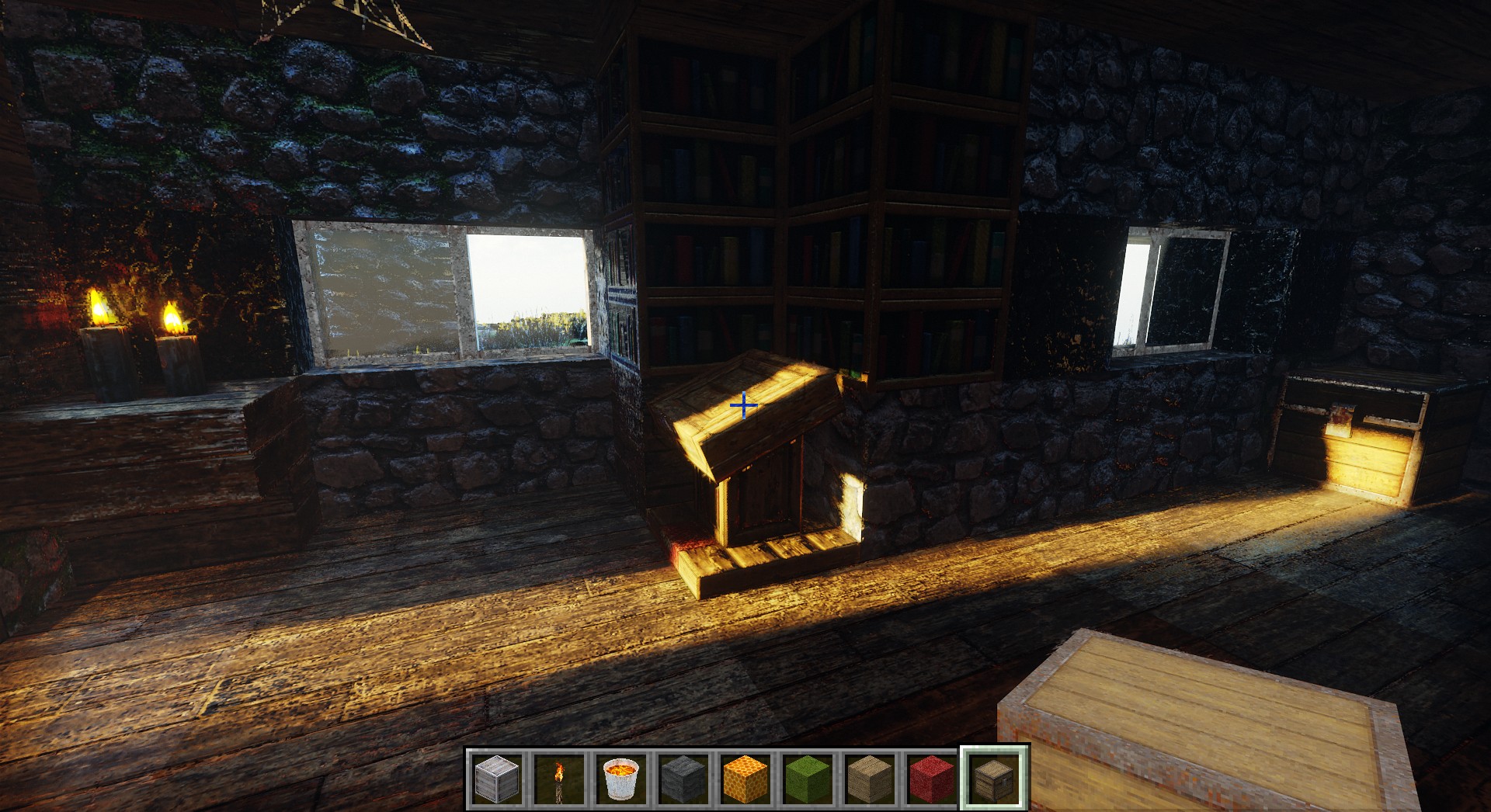Pick the dark gray stone block slot
Image resolution: width=1491 pixels, height=812 pixels.
click(x=683, y=778)
